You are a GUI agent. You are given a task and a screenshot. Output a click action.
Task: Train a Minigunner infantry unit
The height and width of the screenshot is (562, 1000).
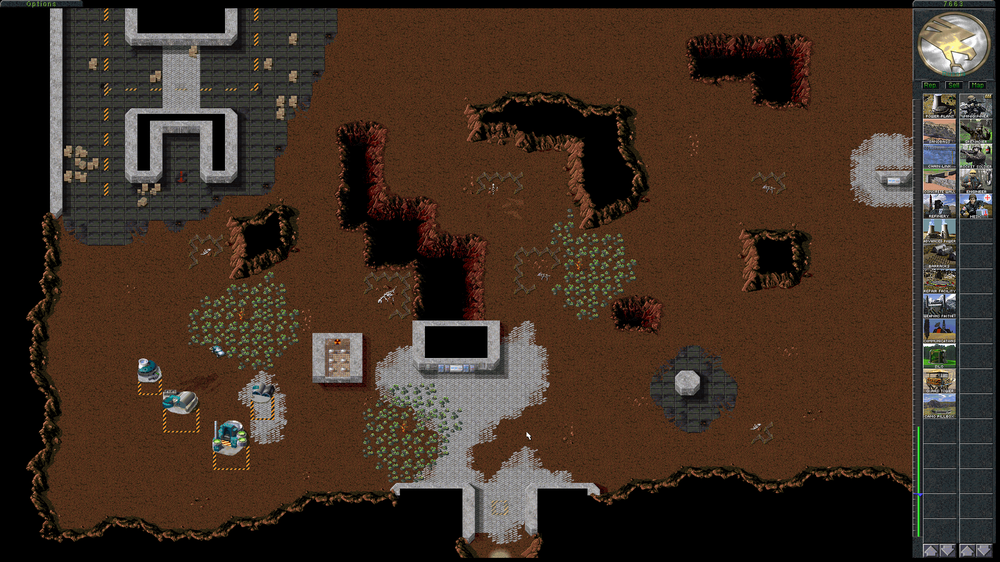pos(976,107)
